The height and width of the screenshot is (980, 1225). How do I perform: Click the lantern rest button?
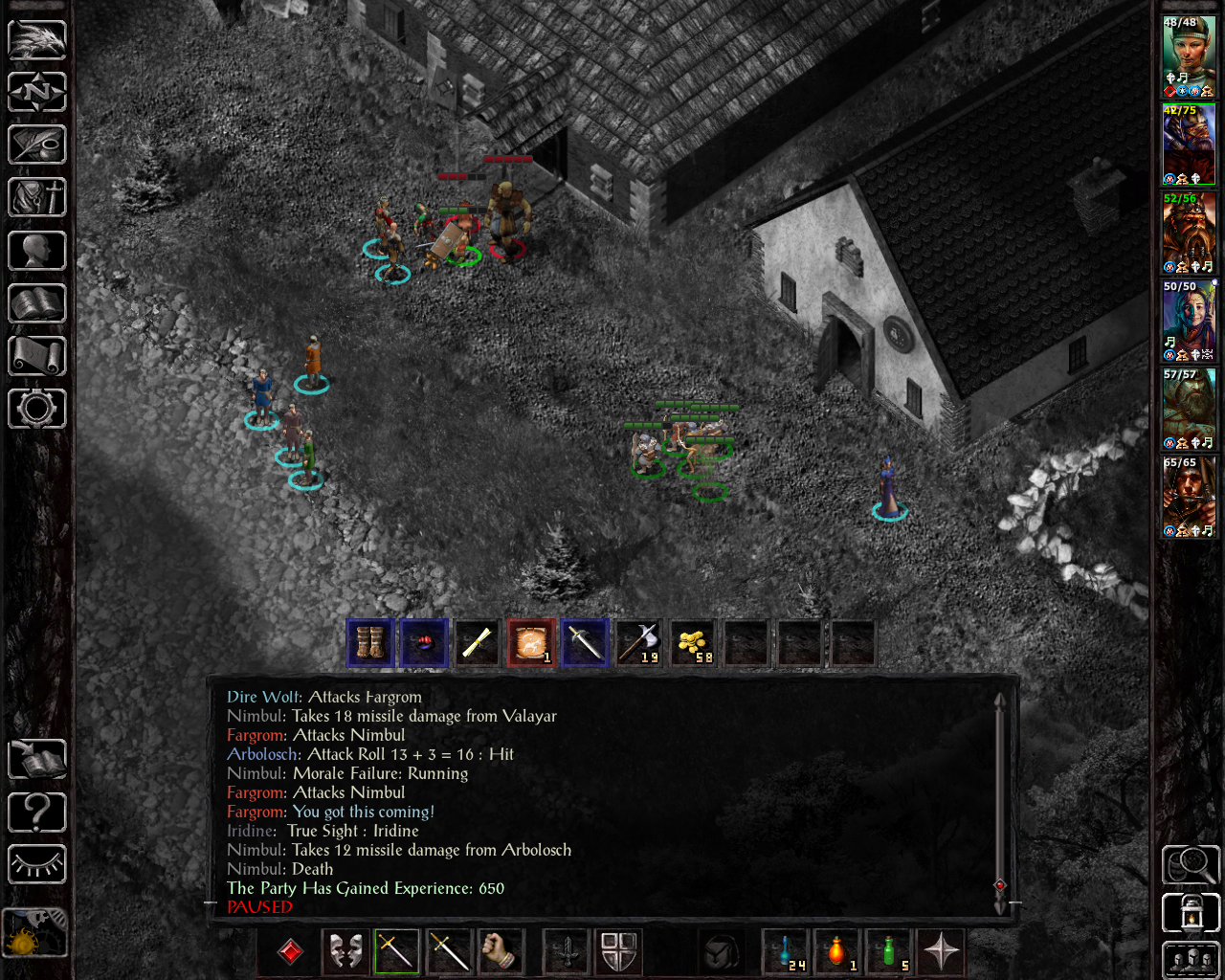[x=1190, y=913]
